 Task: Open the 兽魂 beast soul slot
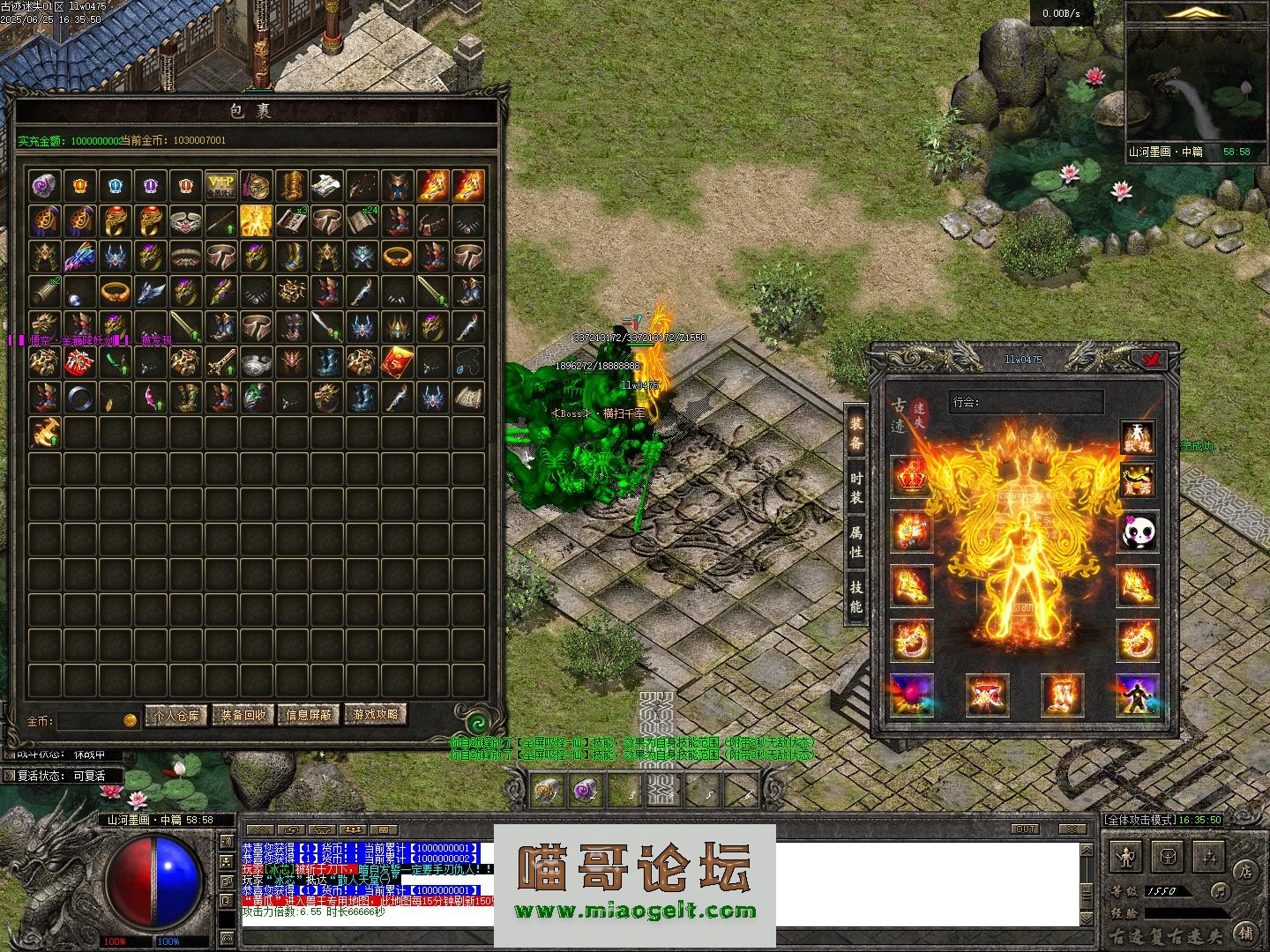point(1138,436)
